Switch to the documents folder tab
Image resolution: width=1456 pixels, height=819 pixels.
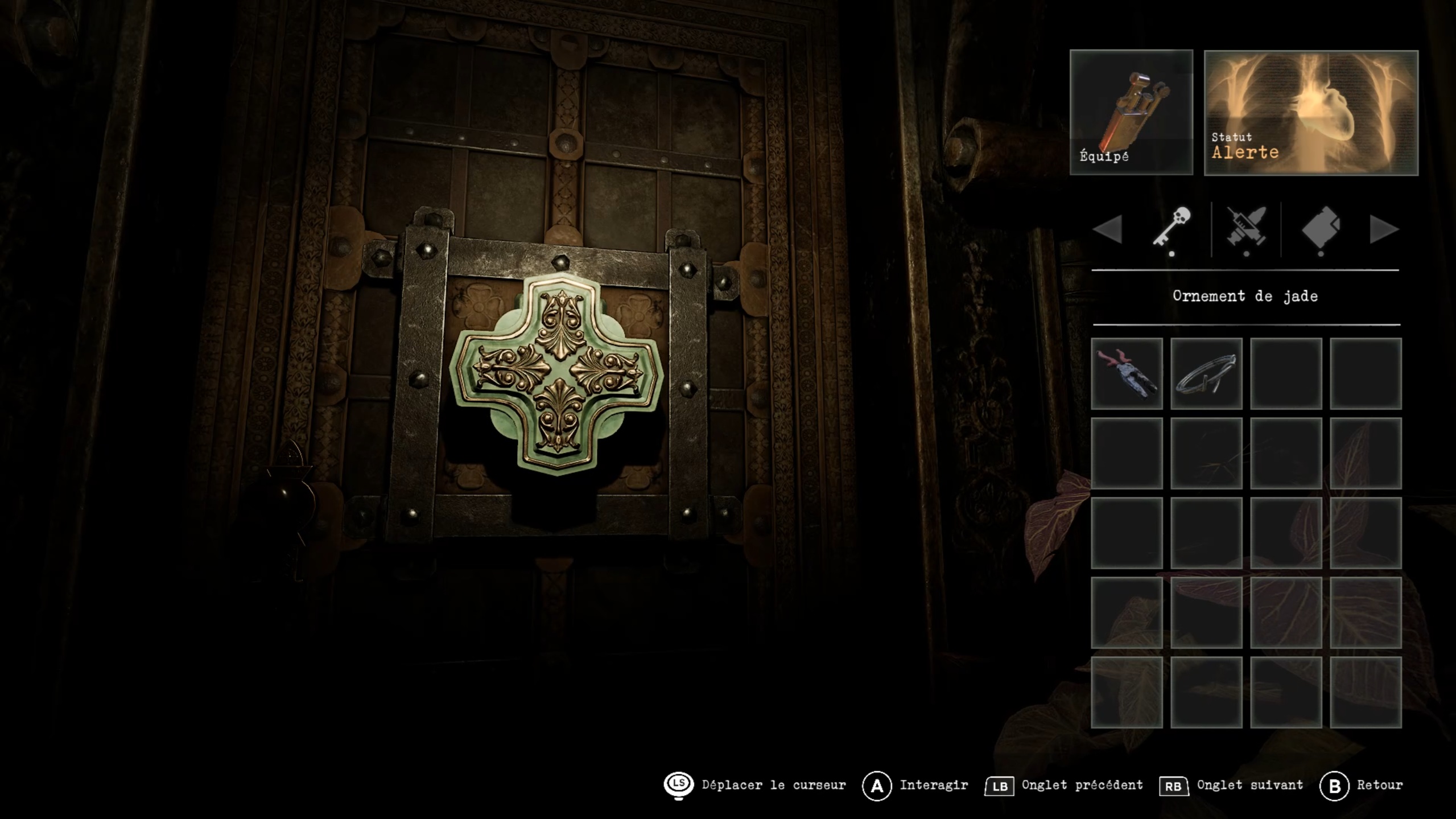1321,229
